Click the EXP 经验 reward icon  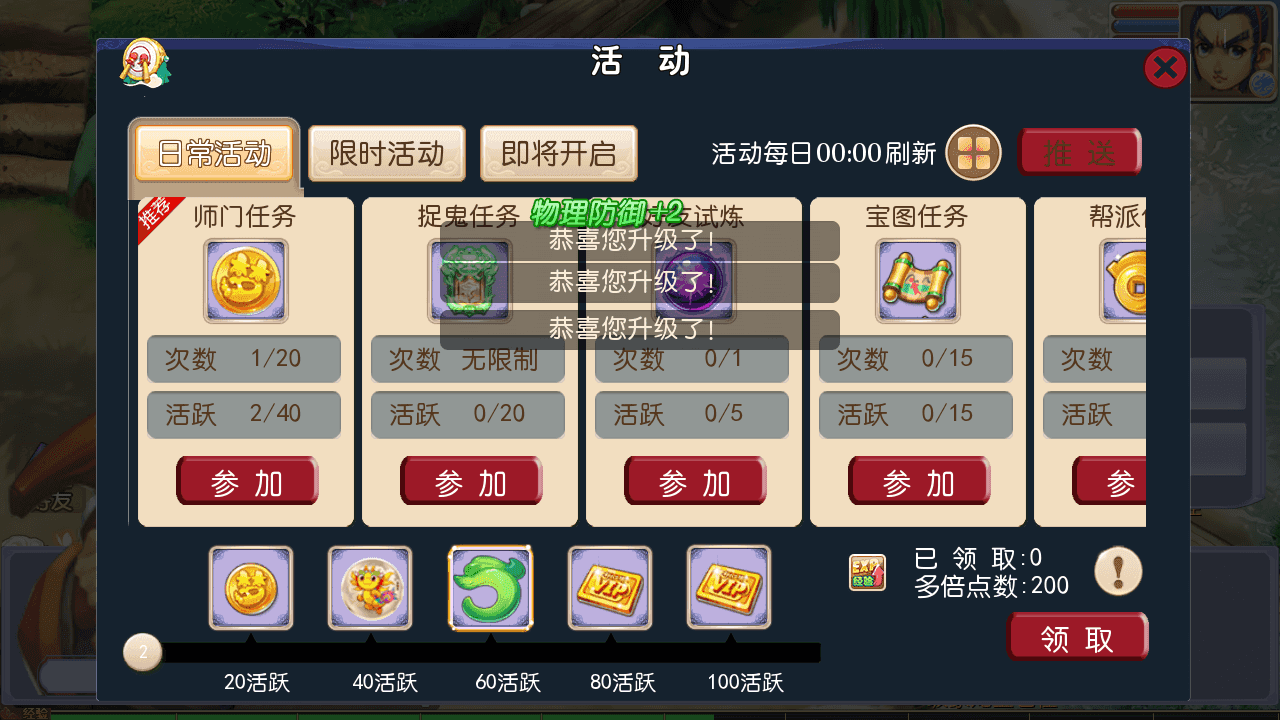point(867,571)
